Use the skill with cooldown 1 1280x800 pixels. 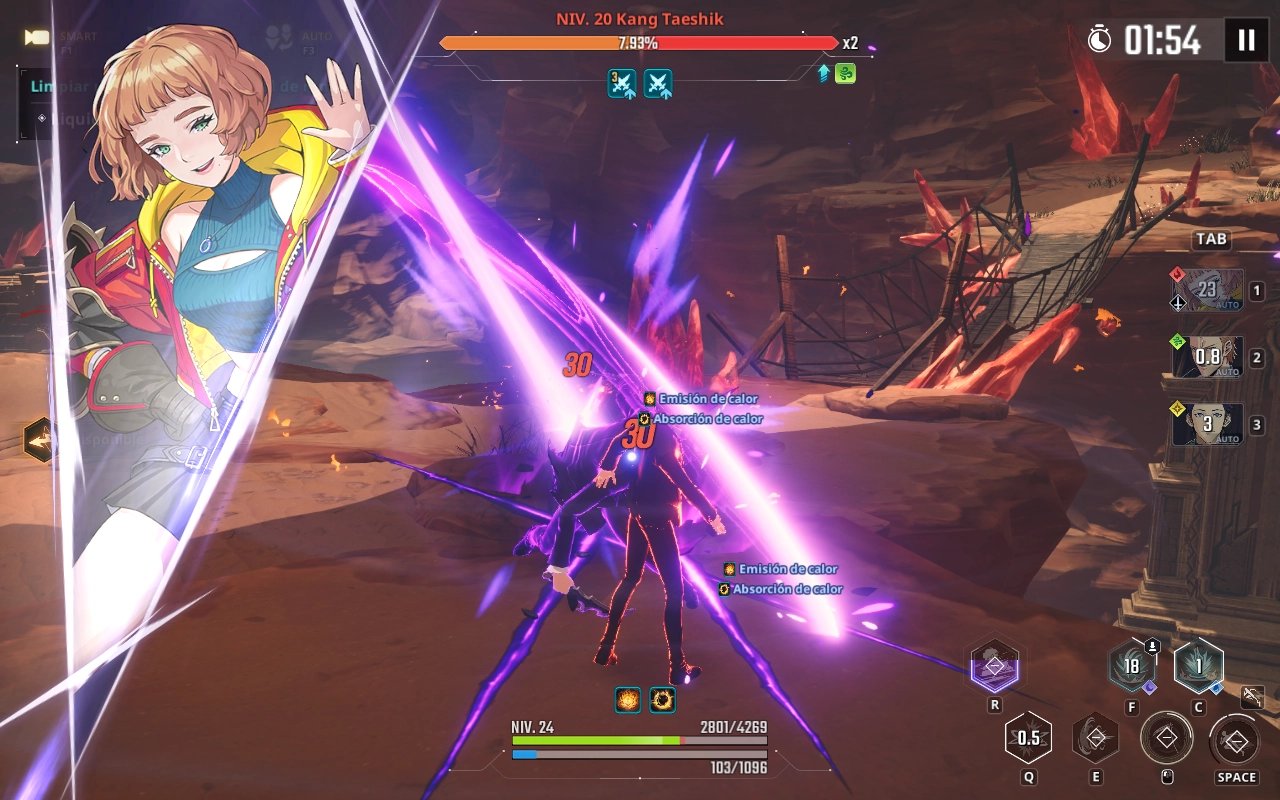[x=1198, y=666]
